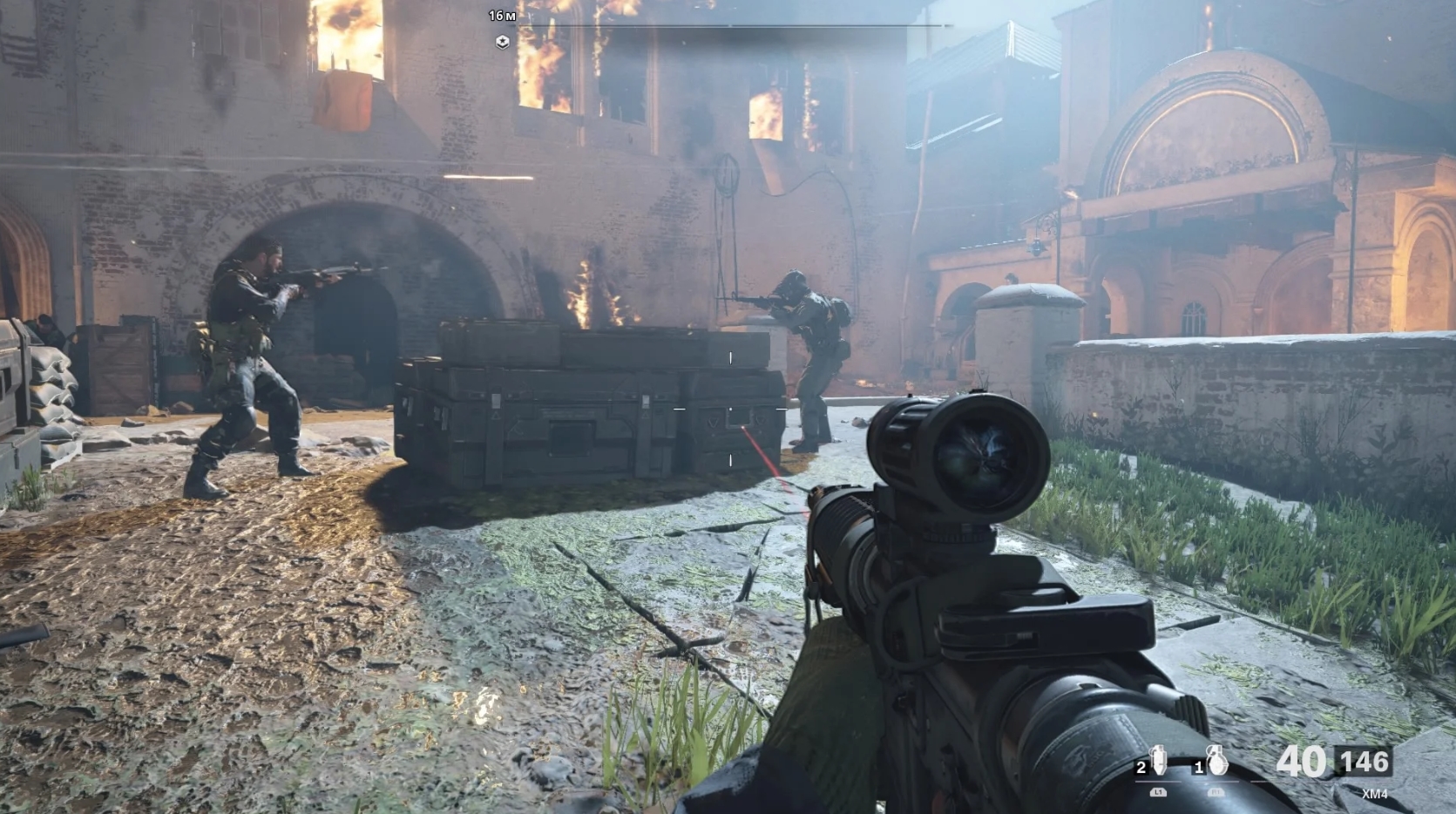Image resolution: width=1456 pixels, height=814 pixels.
Task: Click the L1 button prompt icon
Action: click(x=1160, y=792)
